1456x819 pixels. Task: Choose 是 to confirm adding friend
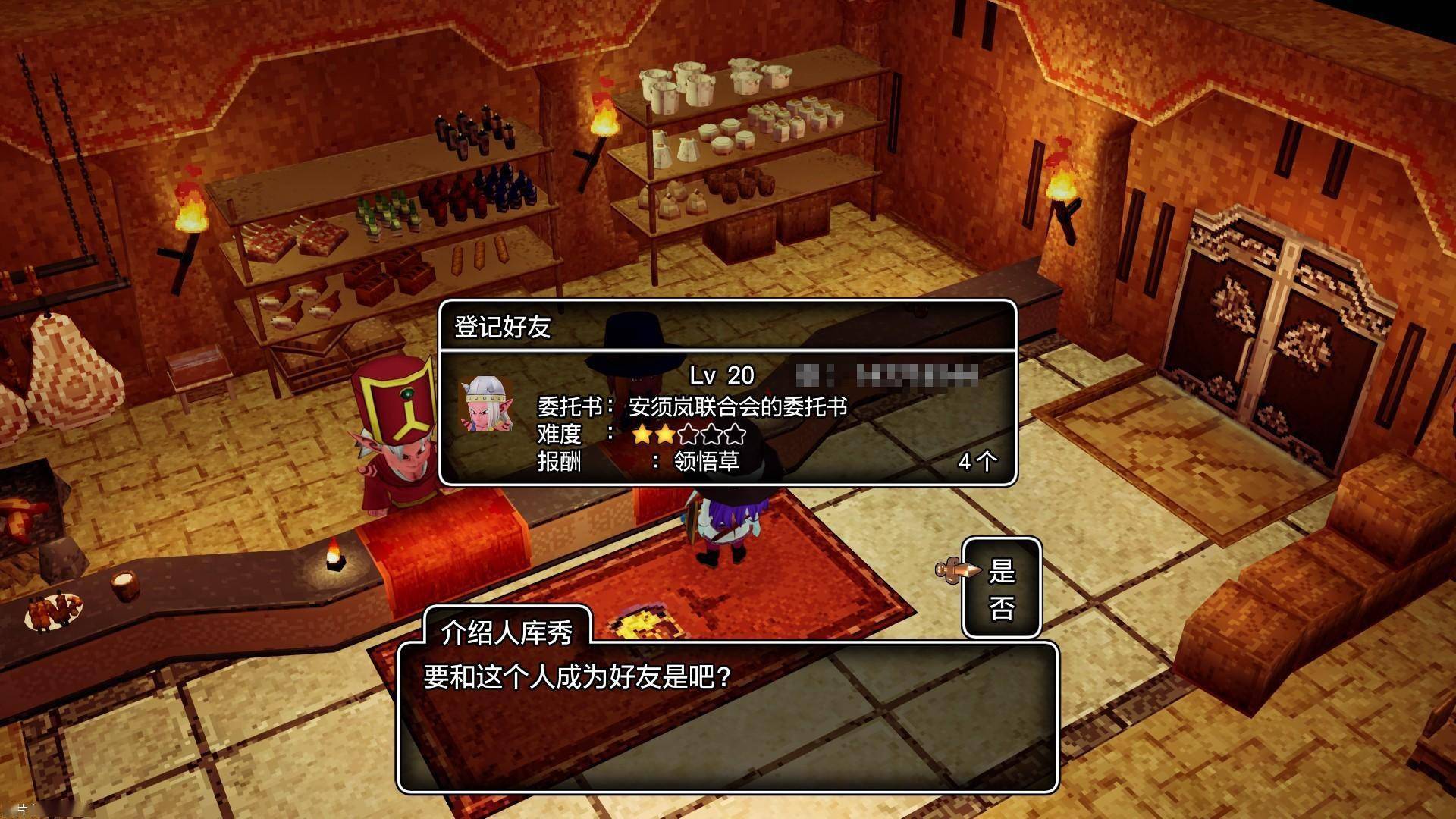[1002, 571]
